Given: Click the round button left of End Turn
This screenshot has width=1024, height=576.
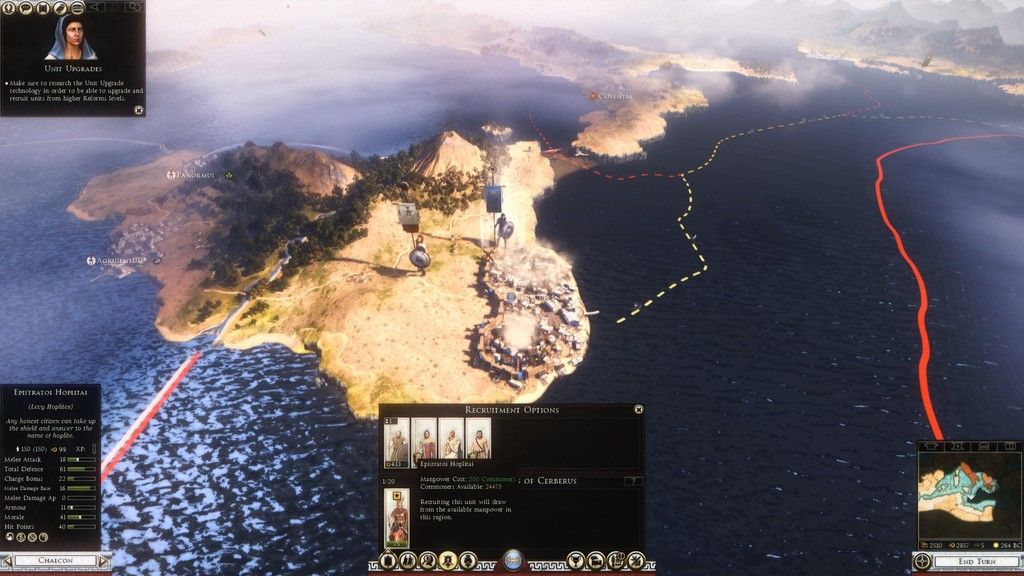Looking at the screenshot, I should (x=922, y=561).
